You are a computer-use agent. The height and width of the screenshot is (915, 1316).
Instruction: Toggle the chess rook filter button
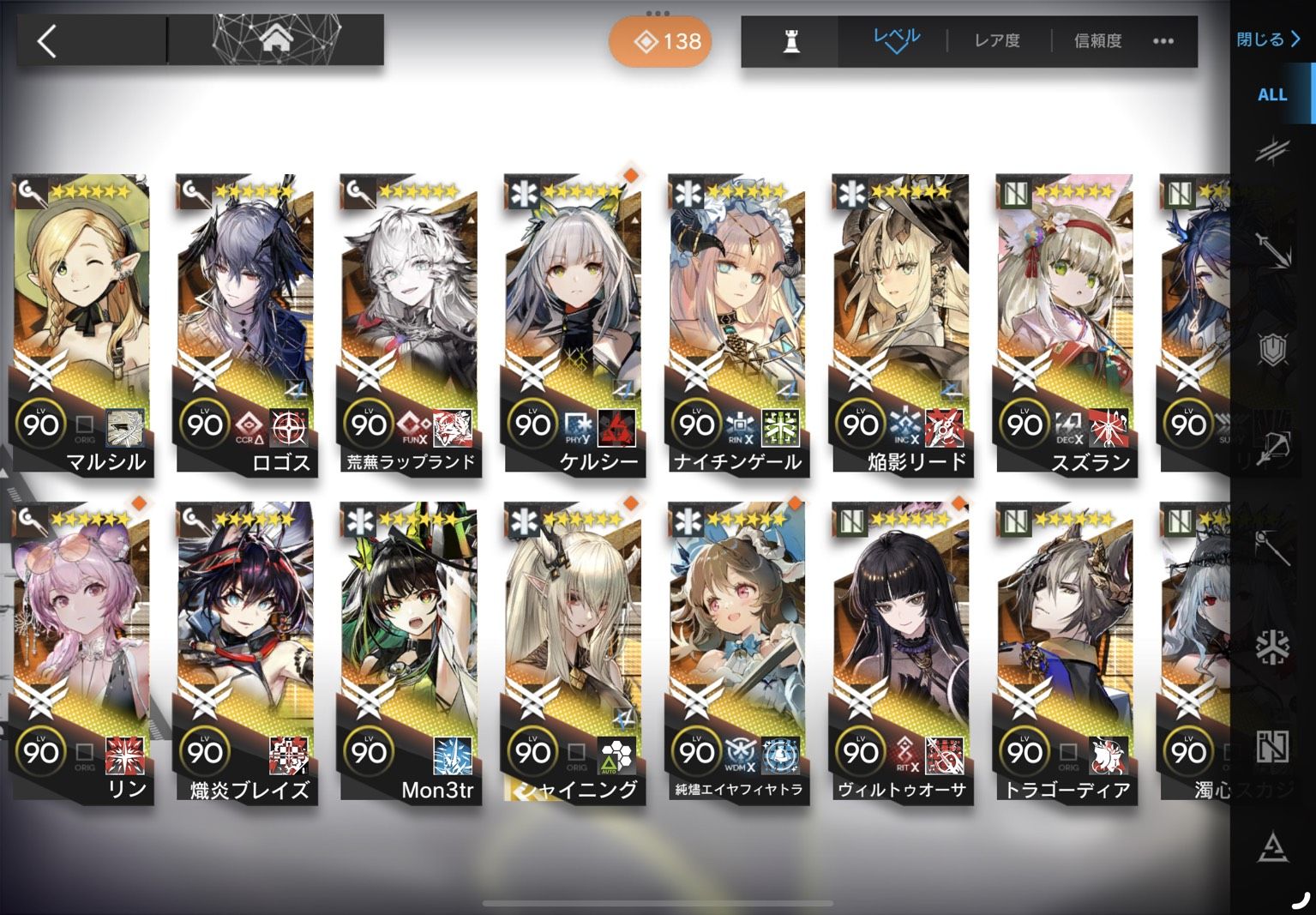[790, 40]
